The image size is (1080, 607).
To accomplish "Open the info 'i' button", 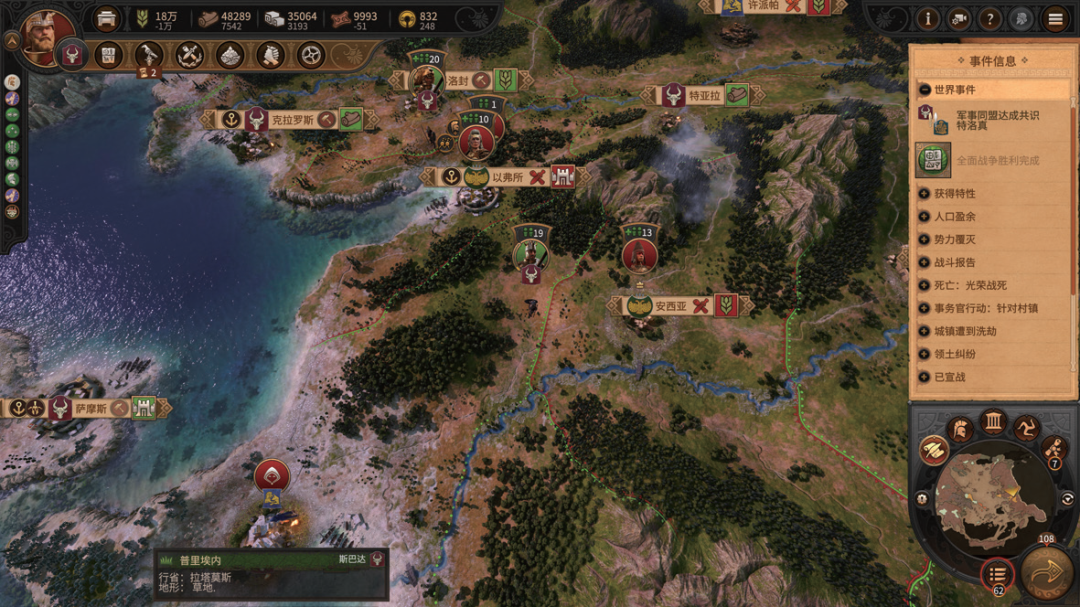I will pos(928,18).
